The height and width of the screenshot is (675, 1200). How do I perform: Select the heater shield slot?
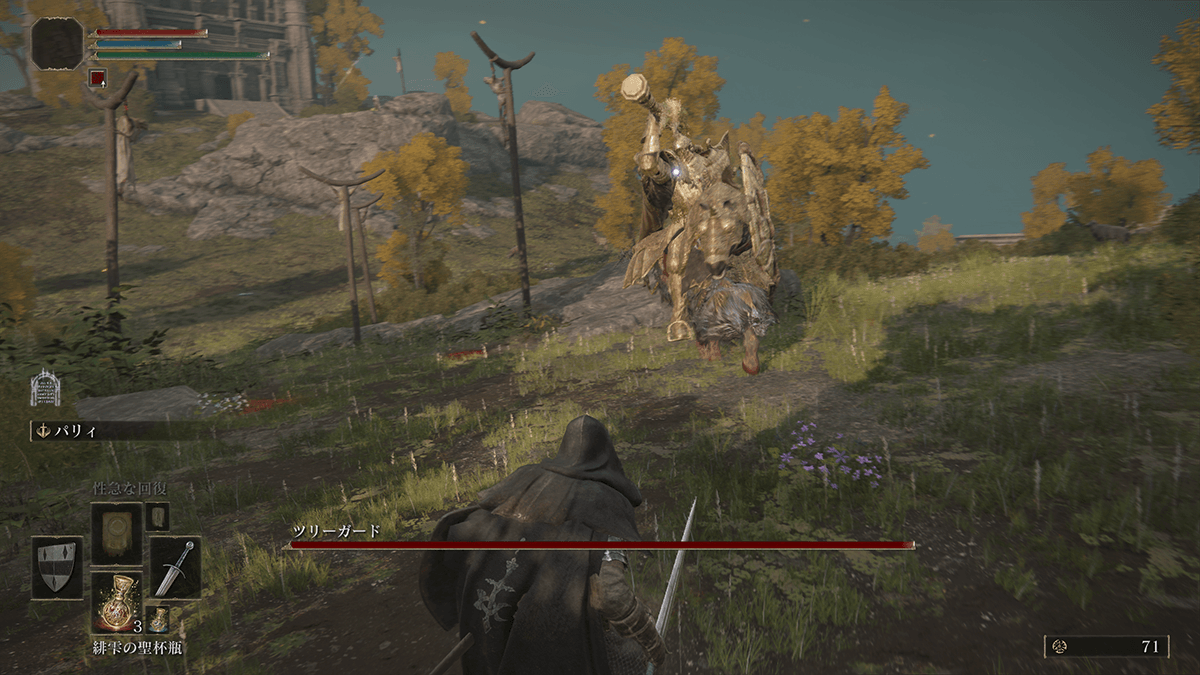(57, 567)
